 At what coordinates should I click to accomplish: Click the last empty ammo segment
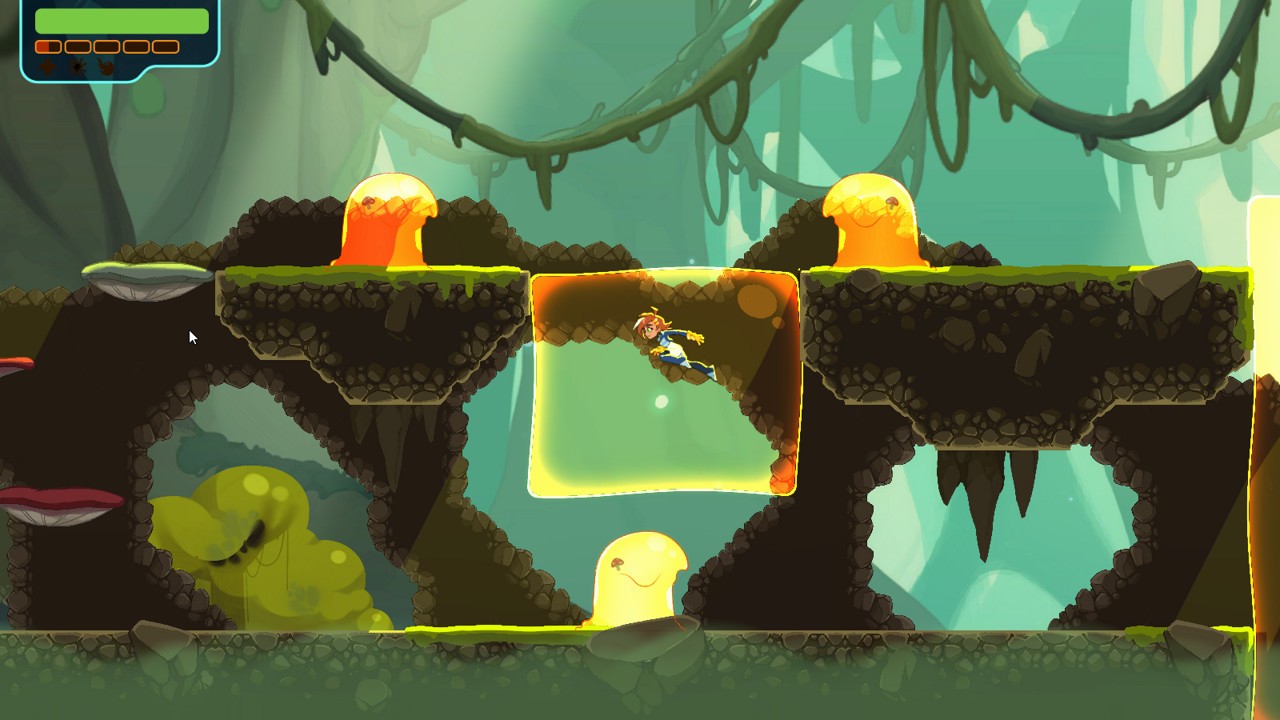[x=166, y=46]
